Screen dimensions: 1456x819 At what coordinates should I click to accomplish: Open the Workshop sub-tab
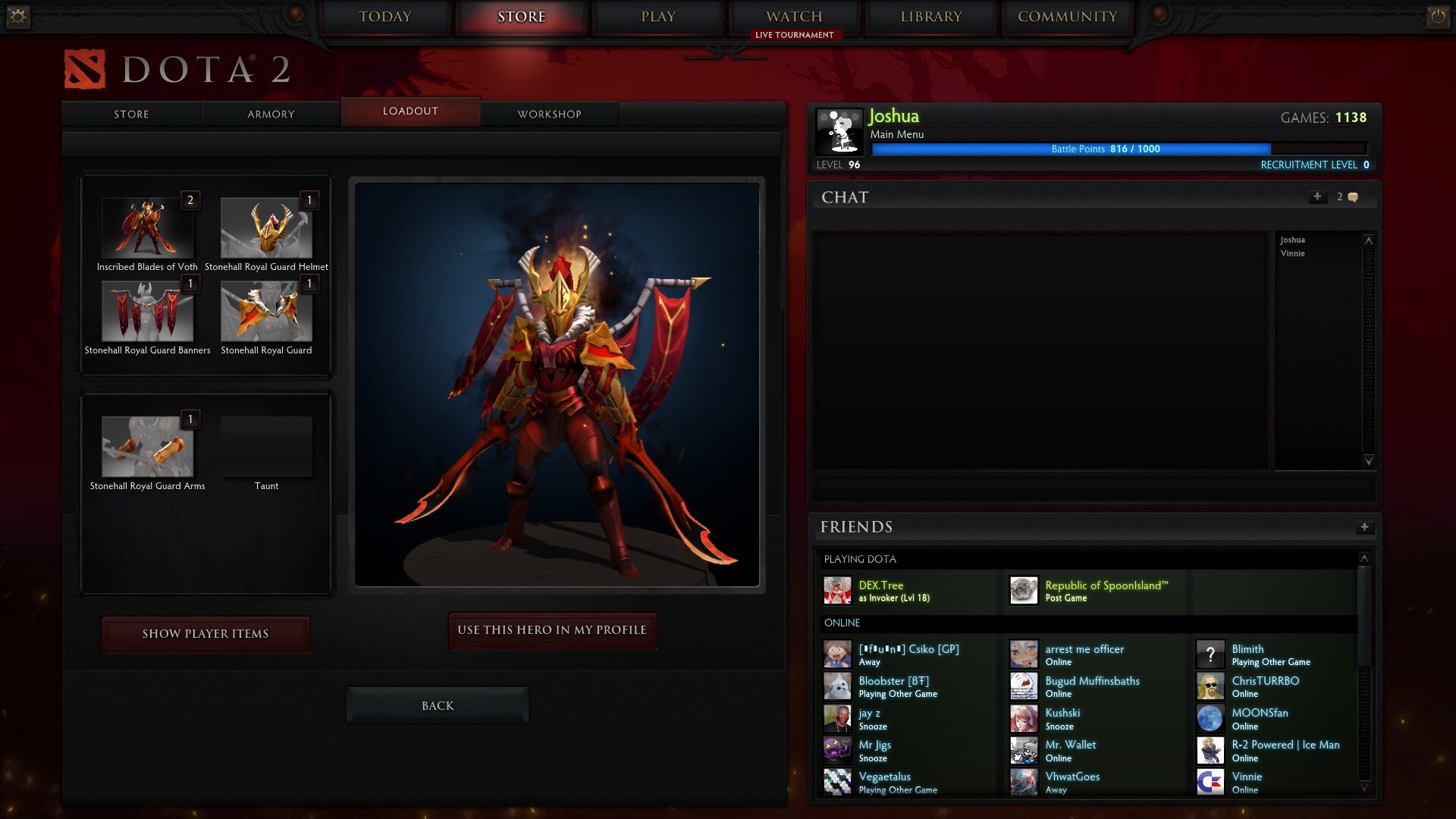tap(549, 114)
